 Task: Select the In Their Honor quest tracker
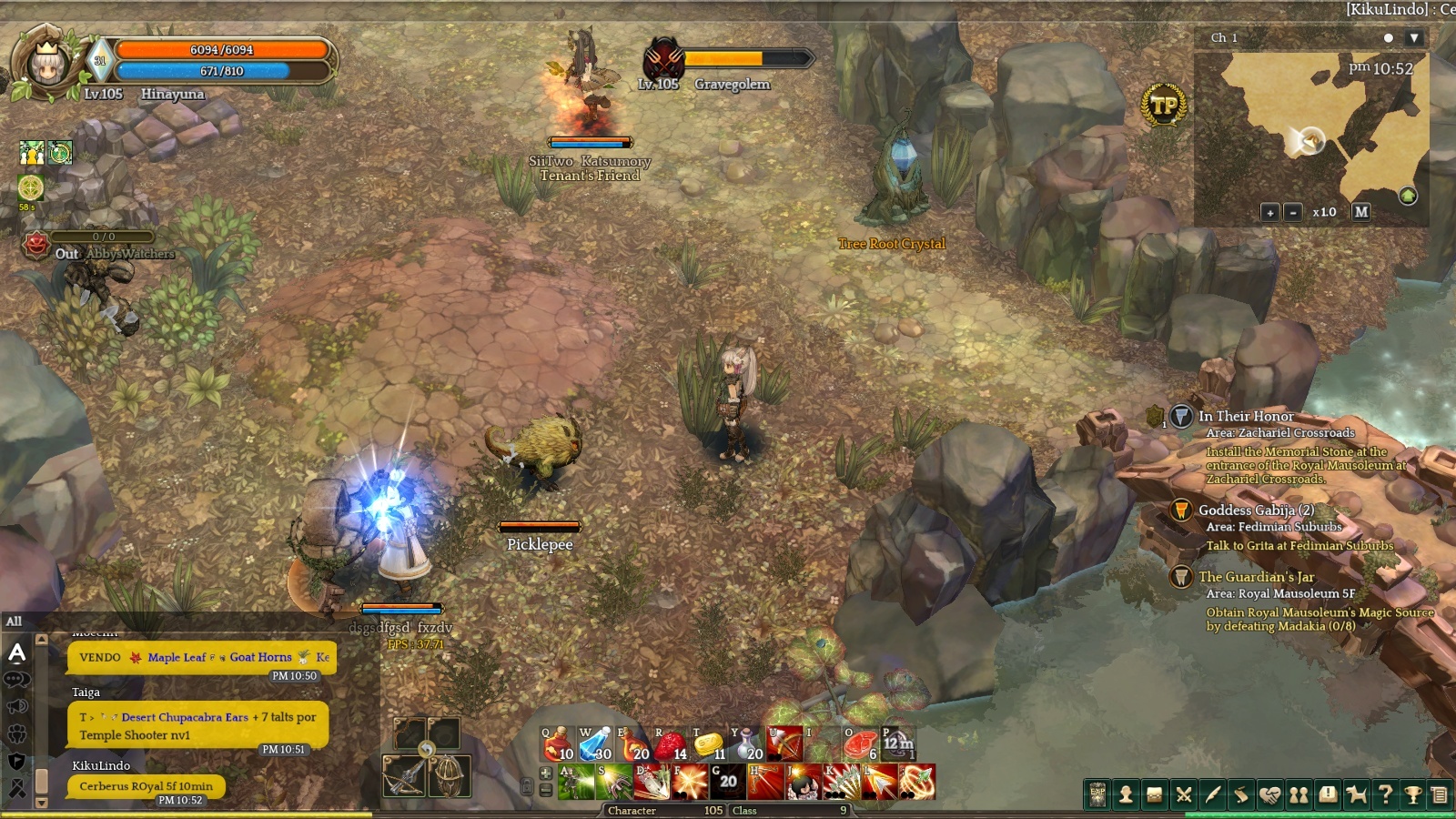[1245, 416]
